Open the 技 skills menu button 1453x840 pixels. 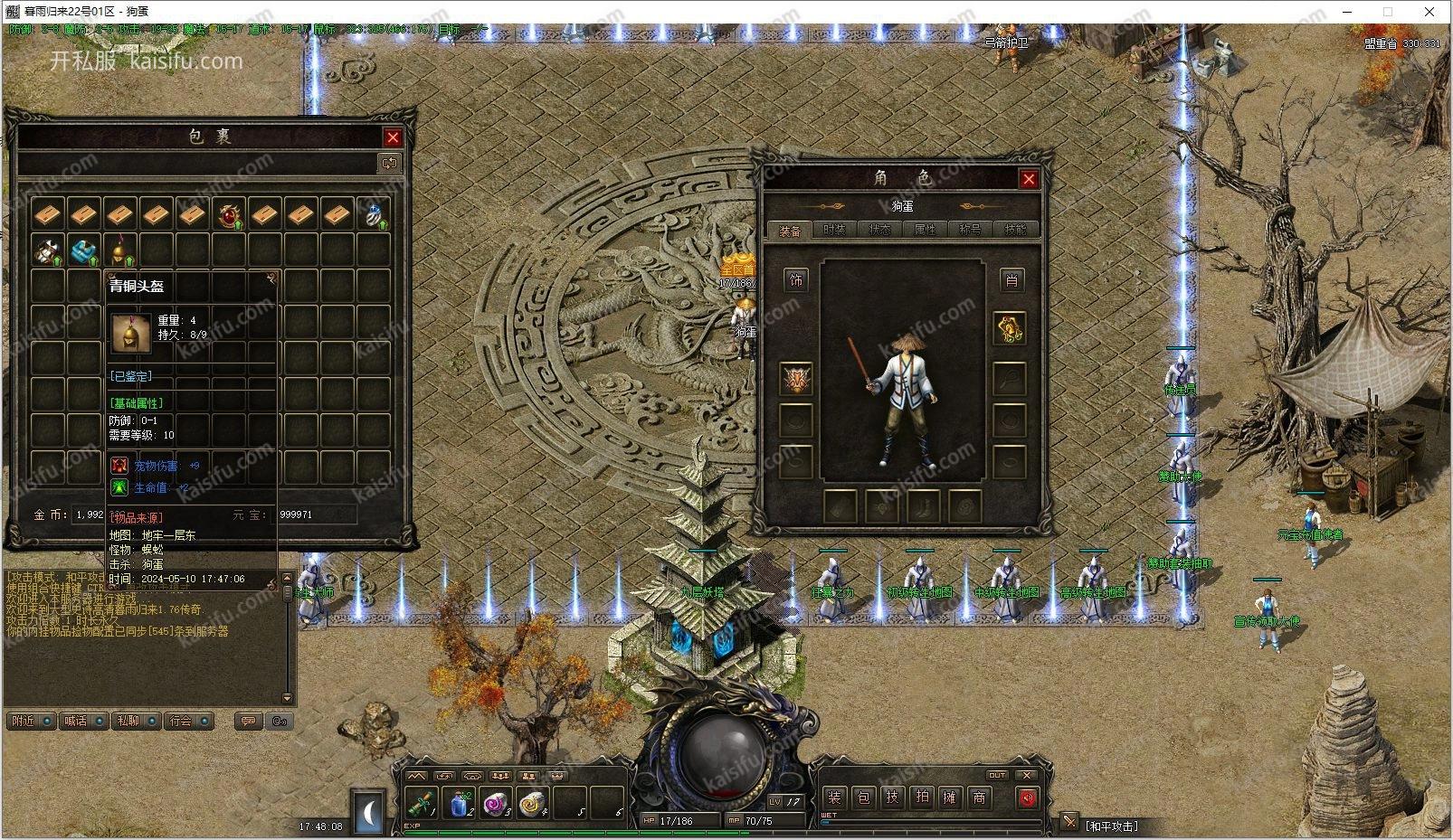pyautogui.click(x=892, y=798)
